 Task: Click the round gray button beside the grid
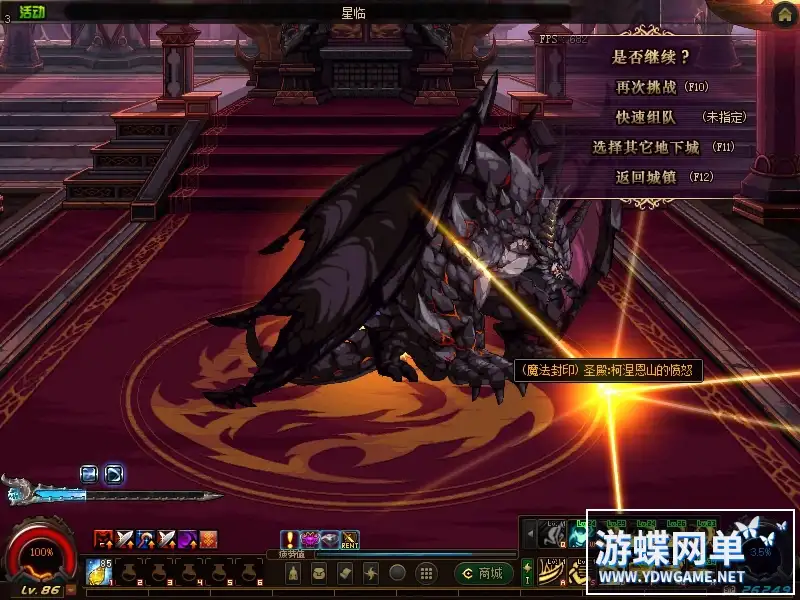pos(398,573)
